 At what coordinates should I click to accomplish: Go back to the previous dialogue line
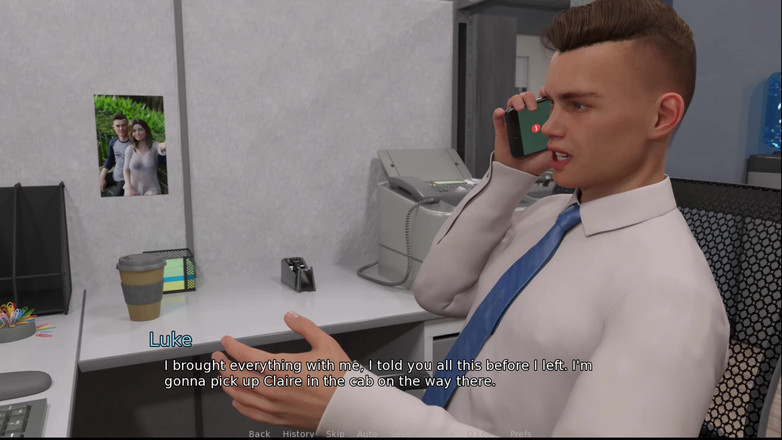click(259, 434)
